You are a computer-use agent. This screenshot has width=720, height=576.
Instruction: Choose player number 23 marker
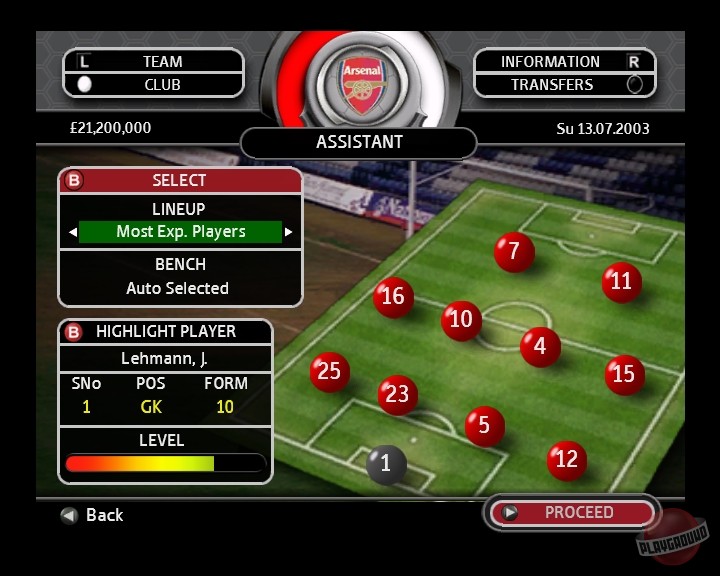(397, 395)
